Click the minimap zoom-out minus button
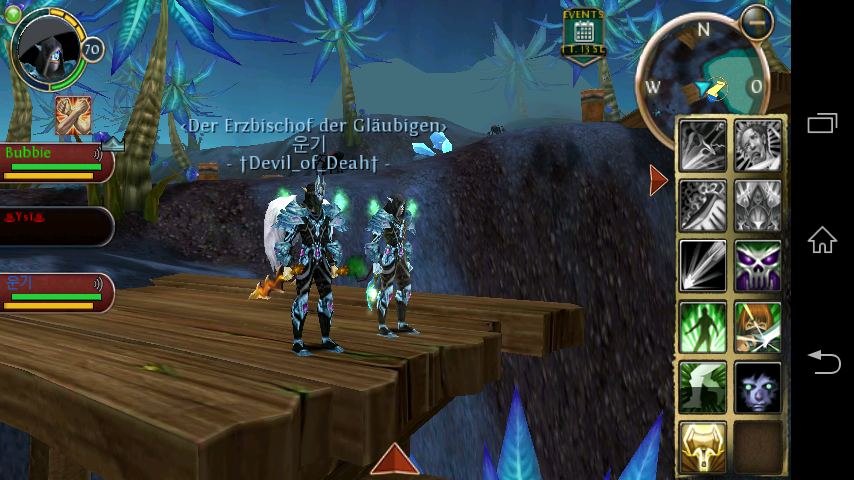This screenshot has height=480, width=854. (x=757, y=21)
